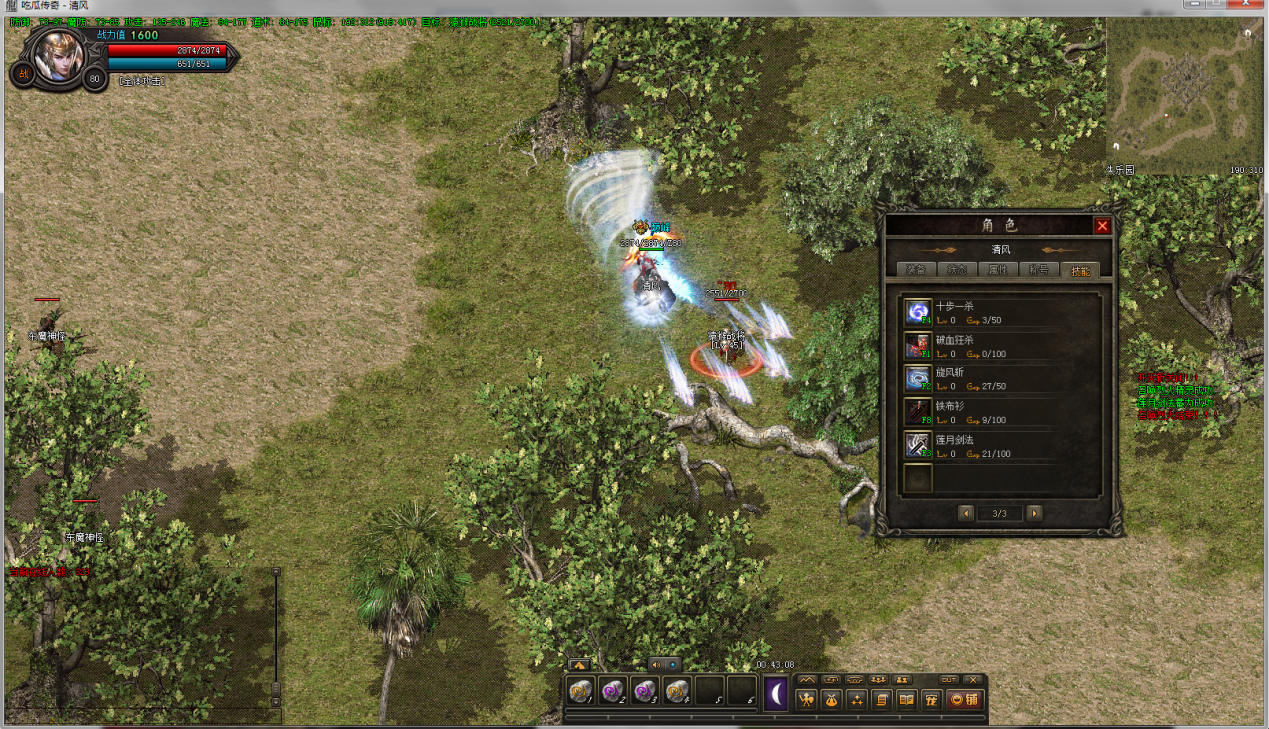Choose the 破血狂杀 skill icon
Viewport: 1269px width, 729px height.
point(918,345)
